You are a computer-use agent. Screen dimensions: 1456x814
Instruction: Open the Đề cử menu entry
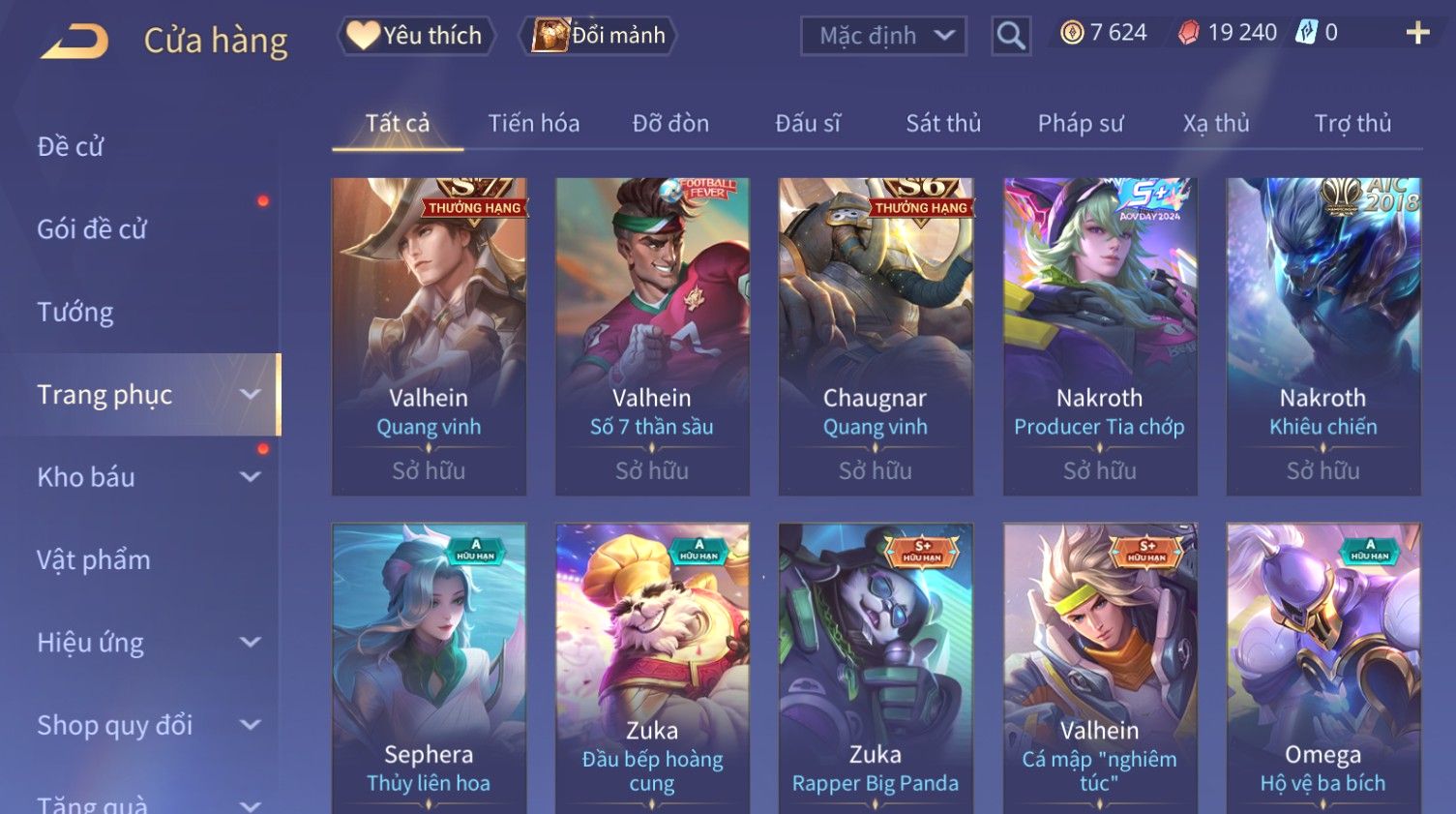point(71,147)
